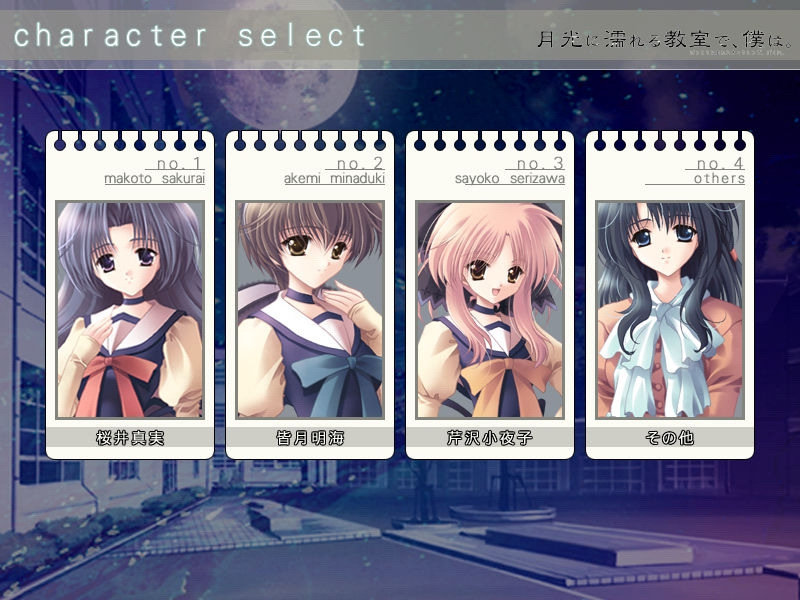Viewport: 800px width, 600px height.
Task: Choose Akemi Minaduki's character portrait
Action: [310, 310]
